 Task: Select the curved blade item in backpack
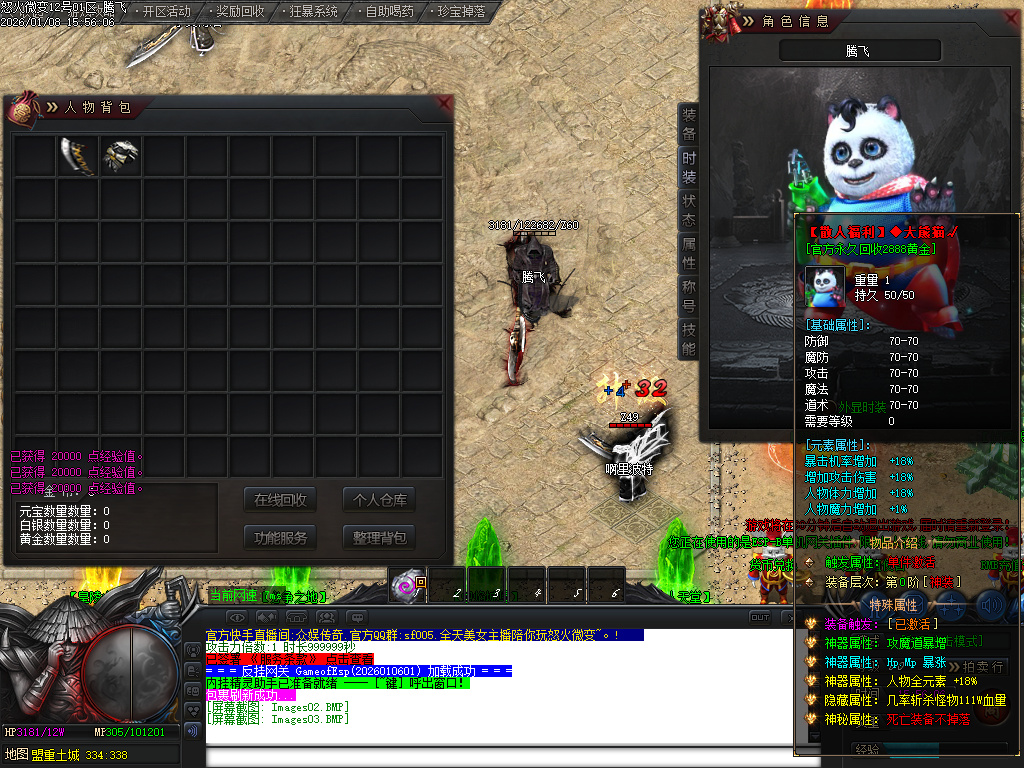coord(77,156)
